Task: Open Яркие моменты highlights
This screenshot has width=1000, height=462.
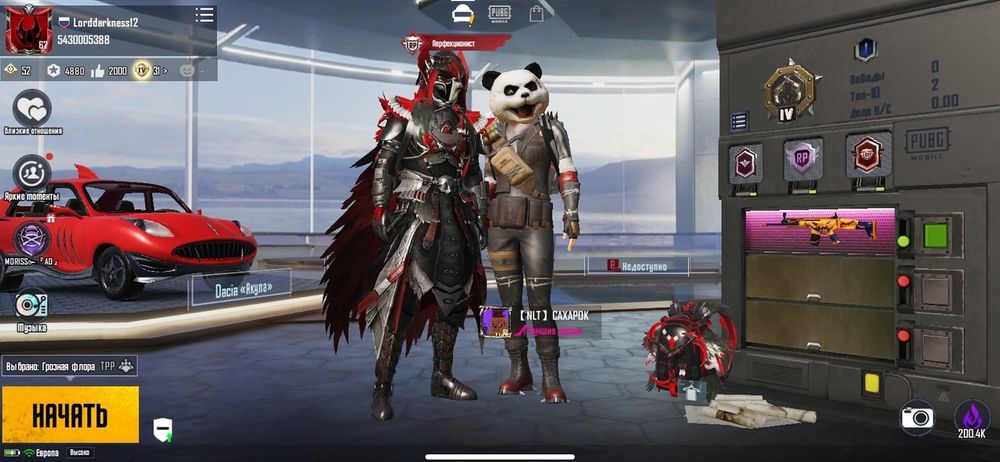Action: 32,174
